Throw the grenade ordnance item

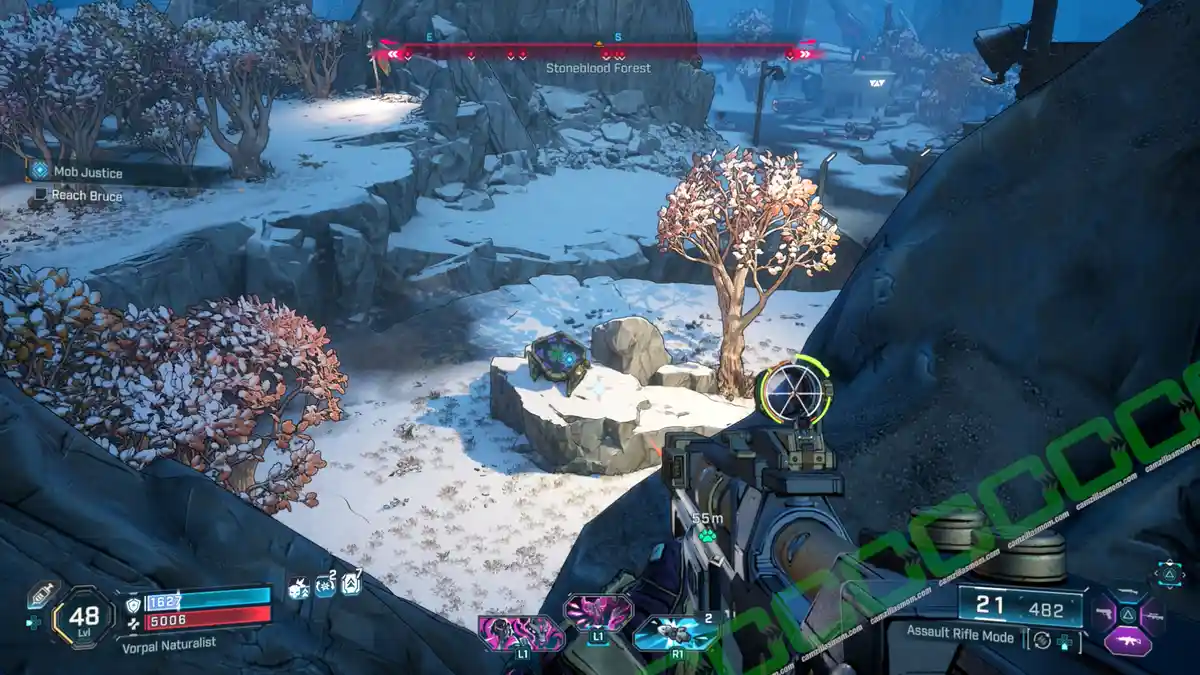pyautogui.click(x=676, y=634)
